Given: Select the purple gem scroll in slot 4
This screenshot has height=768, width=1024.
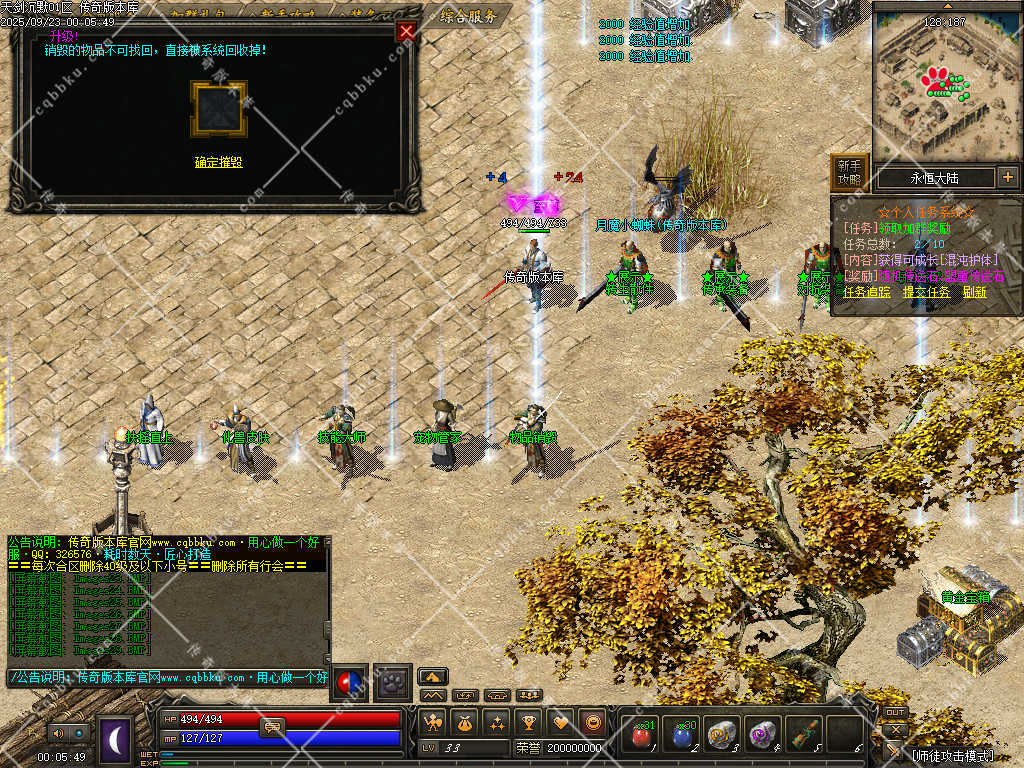Looking at the screenshot, I should pyautogui.click(x=762, y=735).
